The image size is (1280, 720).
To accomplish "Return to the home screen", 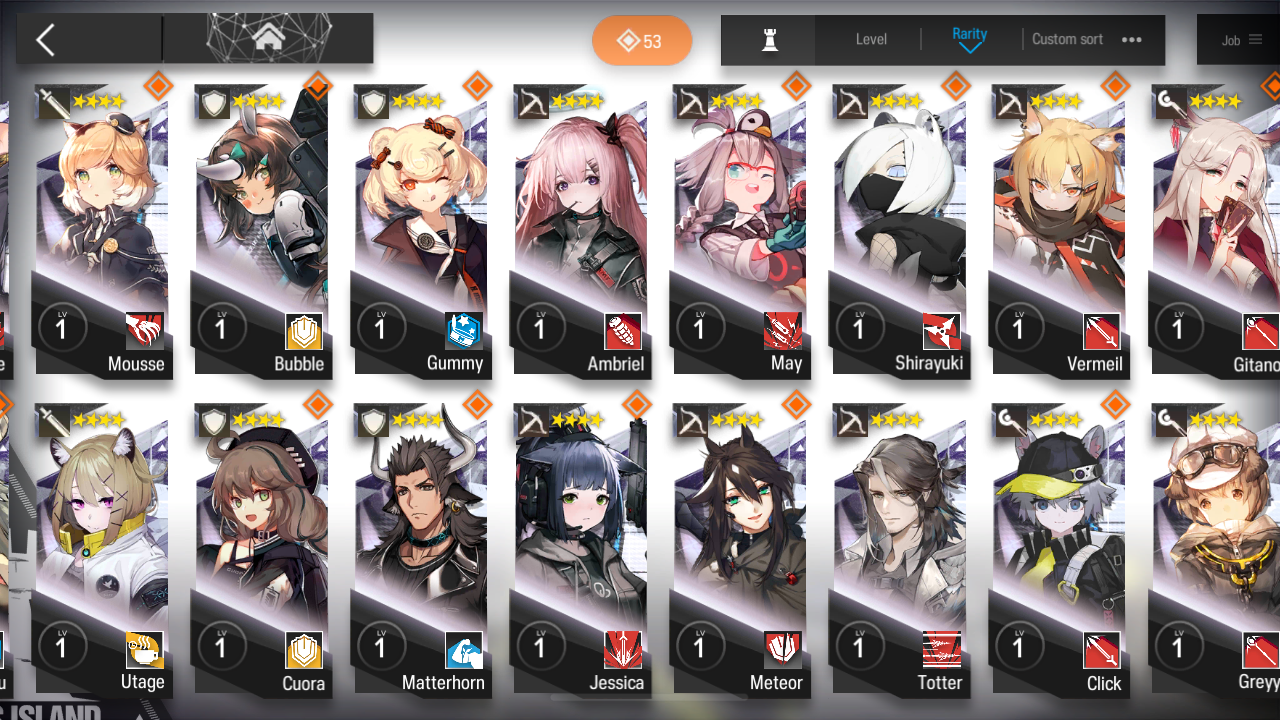I will pos(268,39).
